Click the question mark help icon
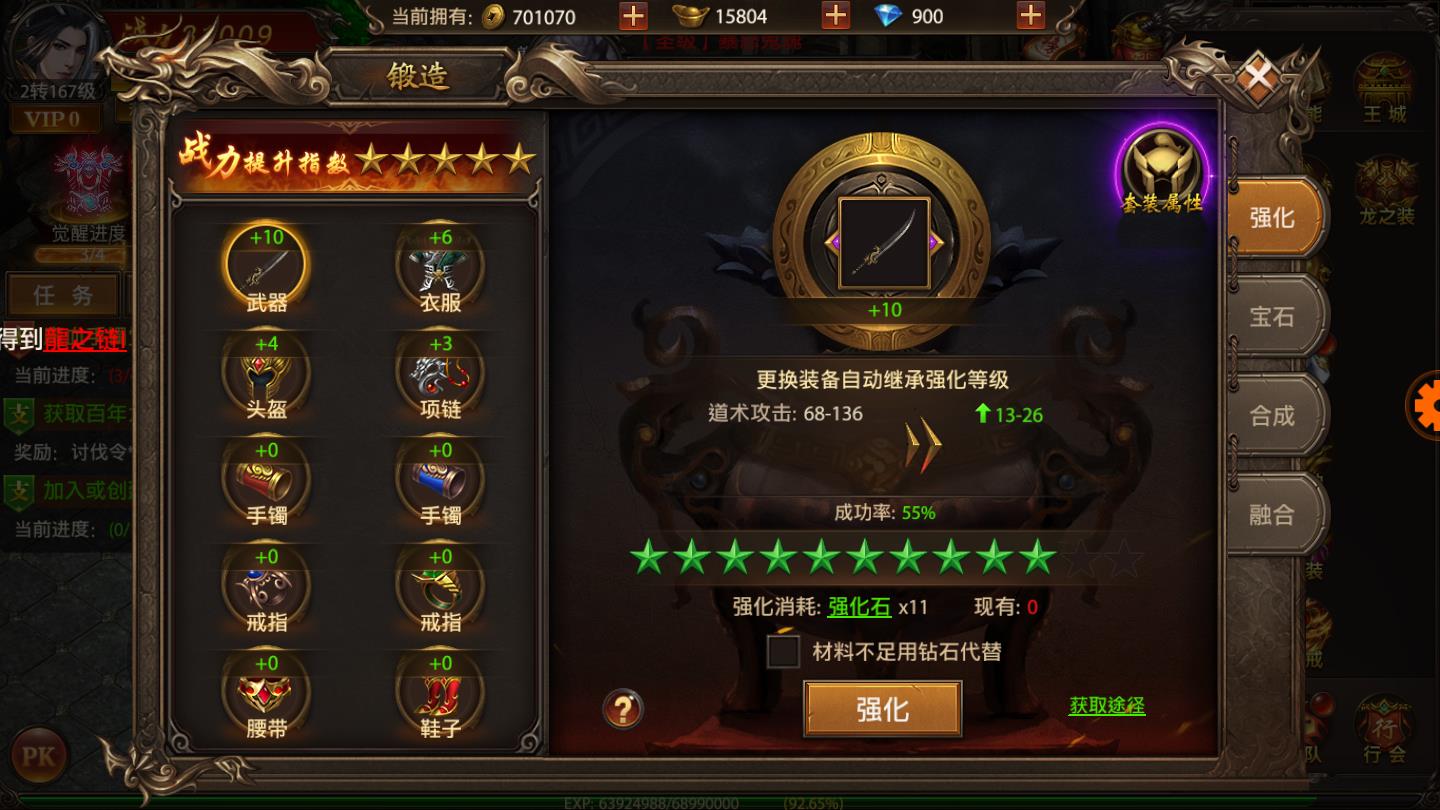 point(621,710)
